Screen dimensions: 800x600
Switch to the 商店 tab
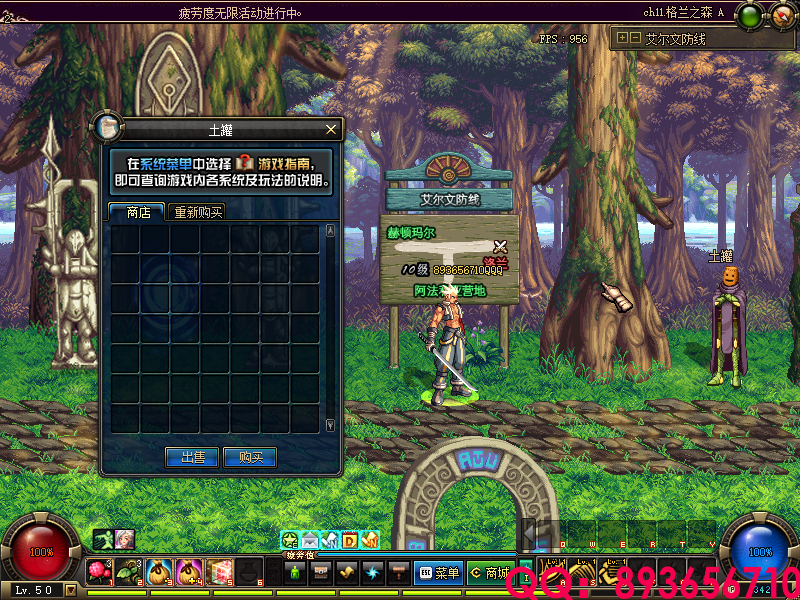pyautogui.click(x=137, y=212)
